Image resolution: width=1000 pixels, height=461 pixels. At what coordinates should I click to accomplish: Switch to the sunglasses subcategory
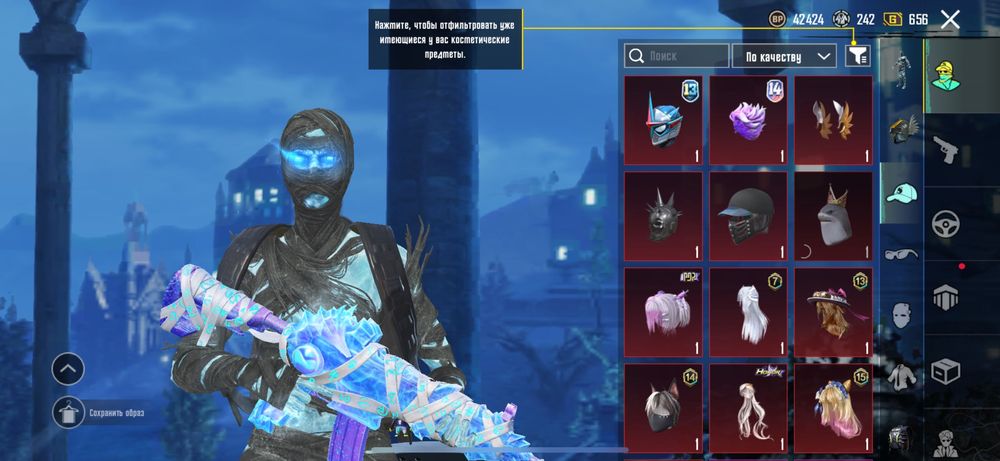899,254
